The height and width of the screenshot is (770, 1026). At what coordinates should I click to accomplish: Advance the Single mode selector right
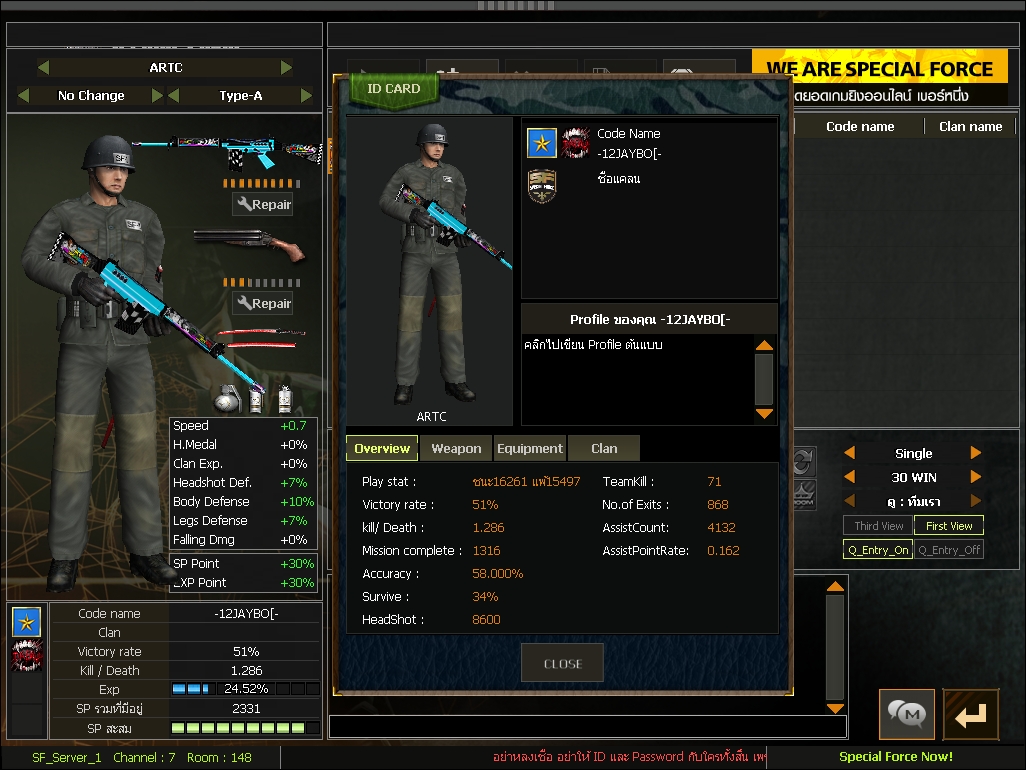(976, 453)
